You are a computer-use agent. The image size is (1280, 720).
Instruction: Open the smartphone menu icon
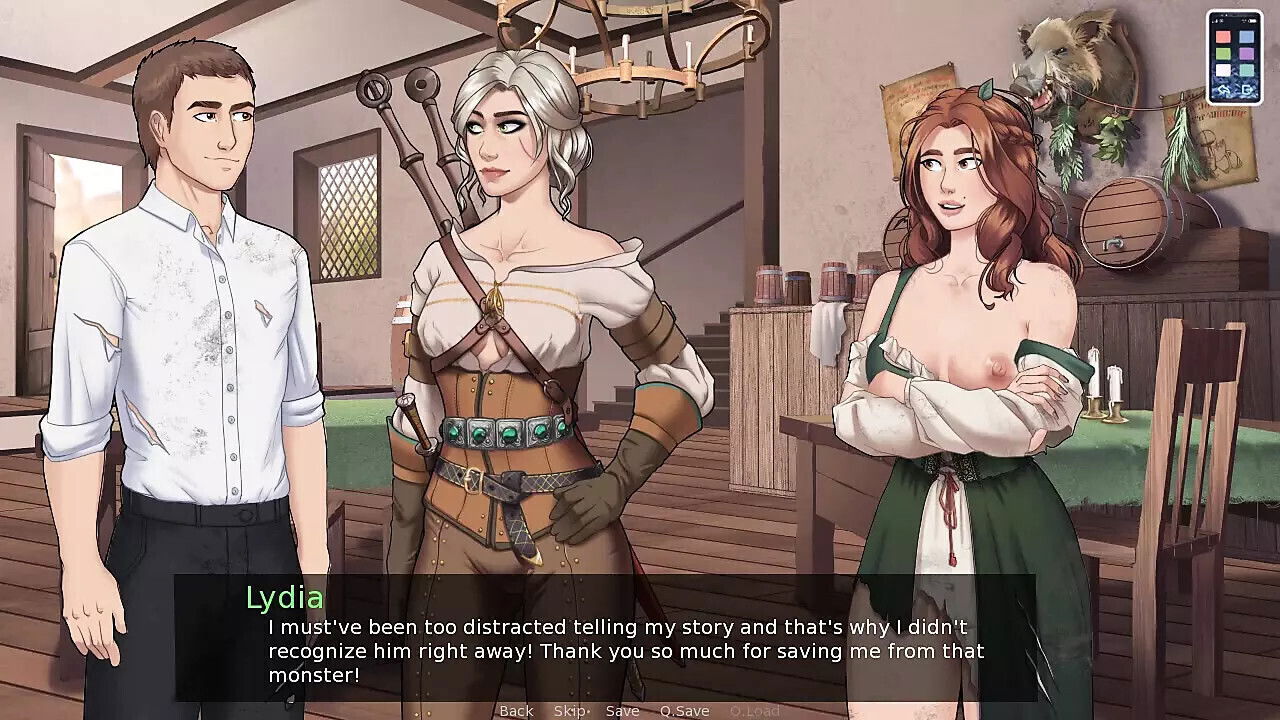click(x=1233, y=57)
